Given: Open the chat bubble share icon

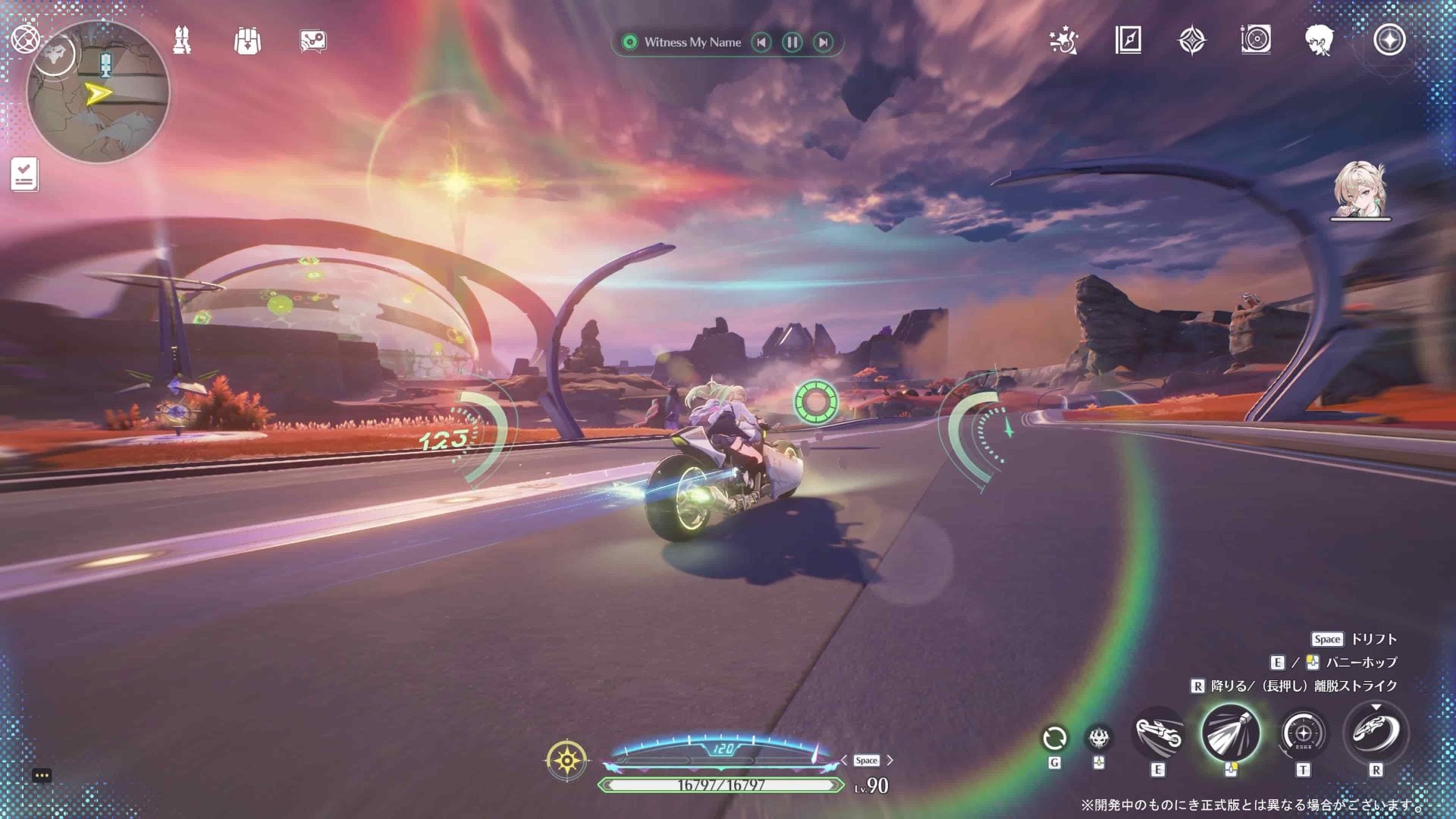Looking at the screenshot, I should click(312, 41).
